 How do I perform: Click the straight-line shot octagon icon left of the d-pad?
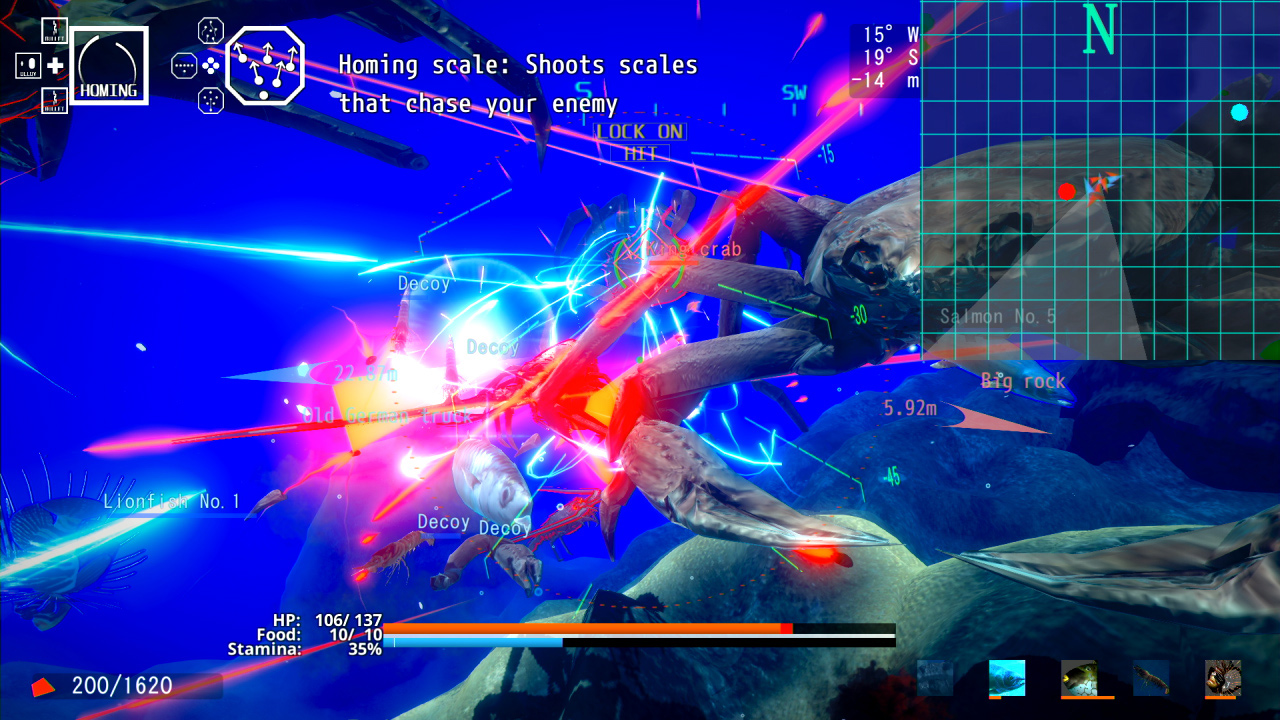click(x=184, y=66)
